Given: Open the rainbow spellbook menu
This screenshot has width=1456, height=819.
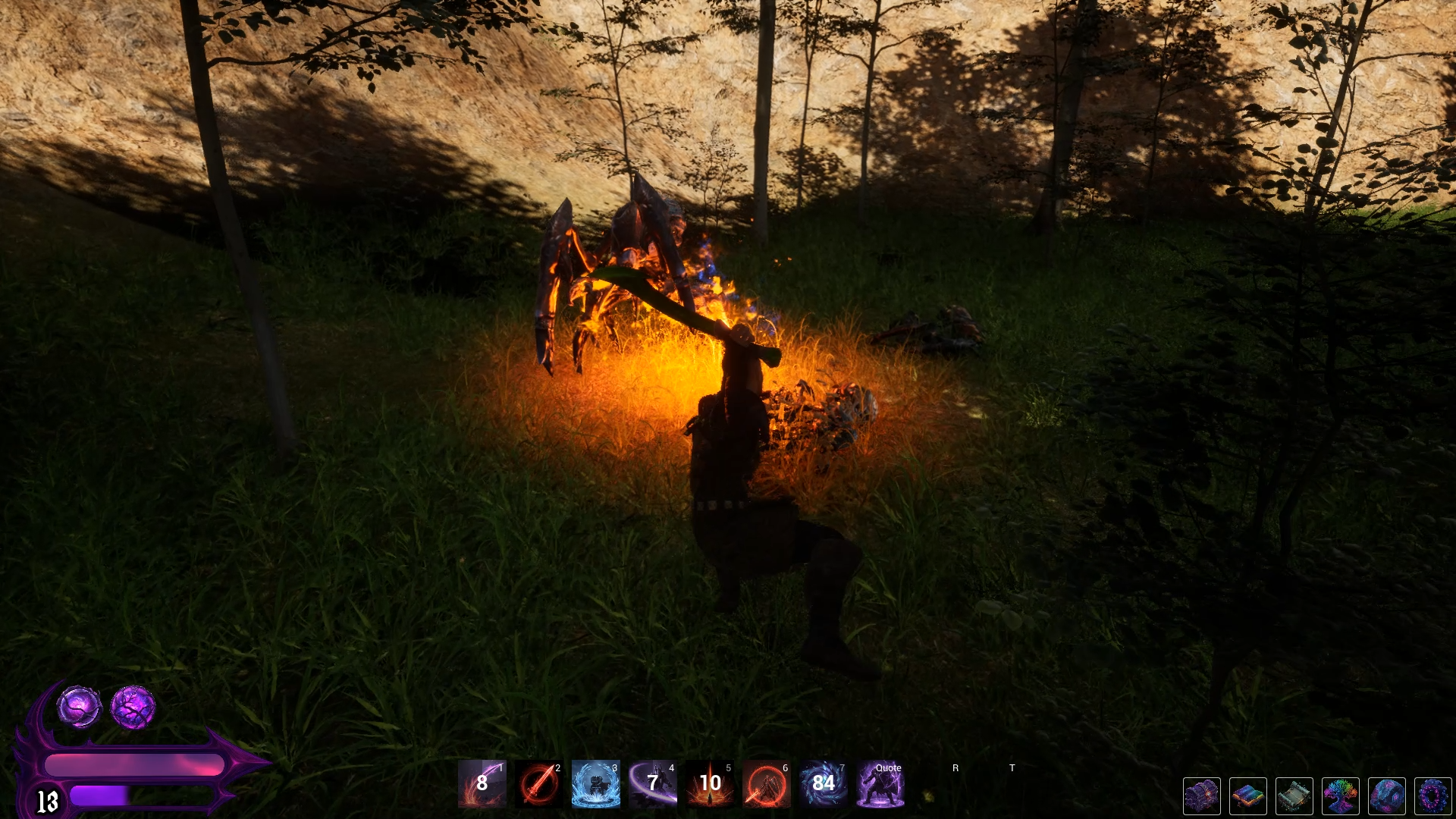Looking at the screenshot, I should point(1248,796).
